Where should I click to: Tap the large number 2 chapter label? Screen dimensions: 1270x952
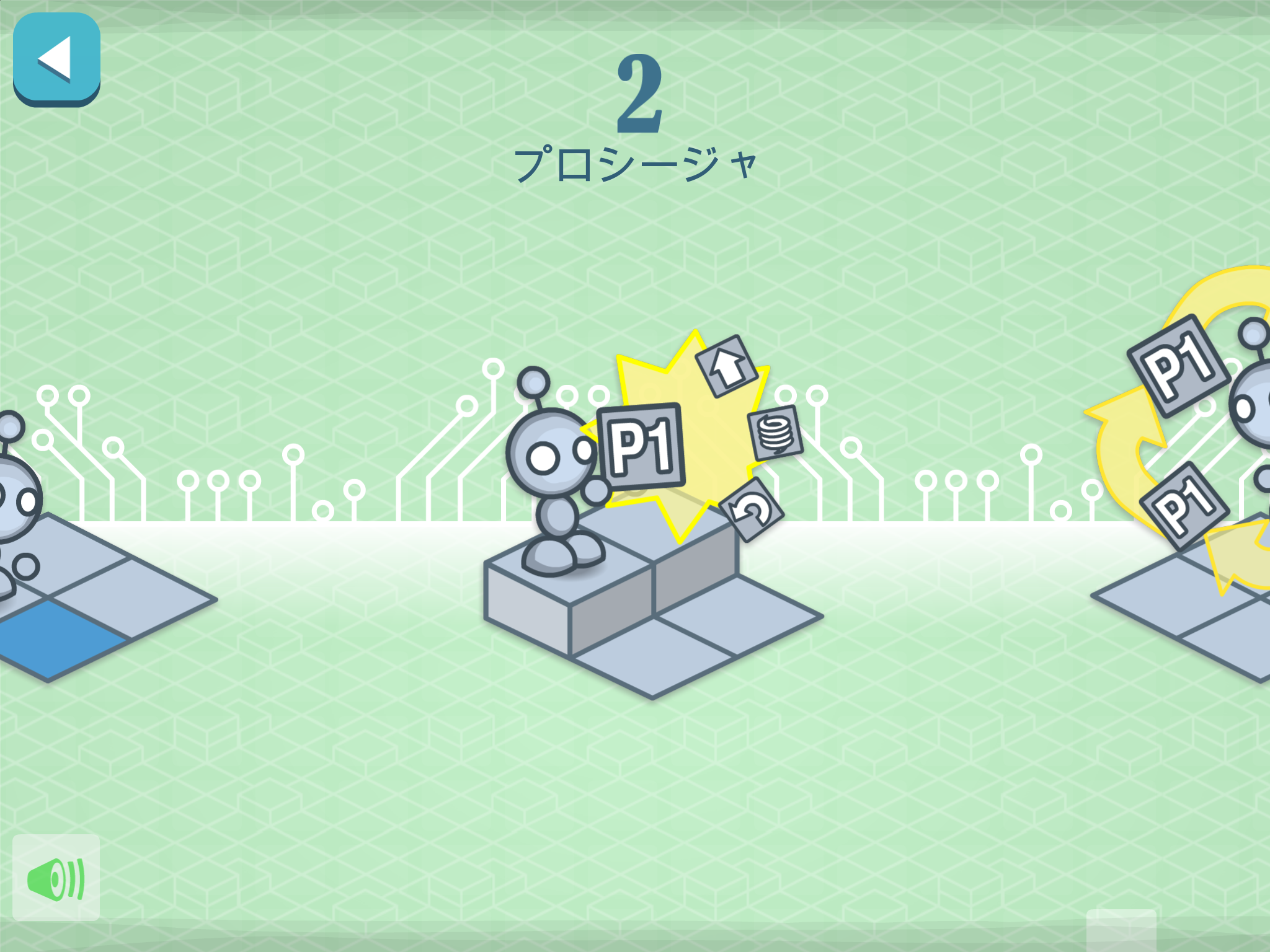pos(639,96)
